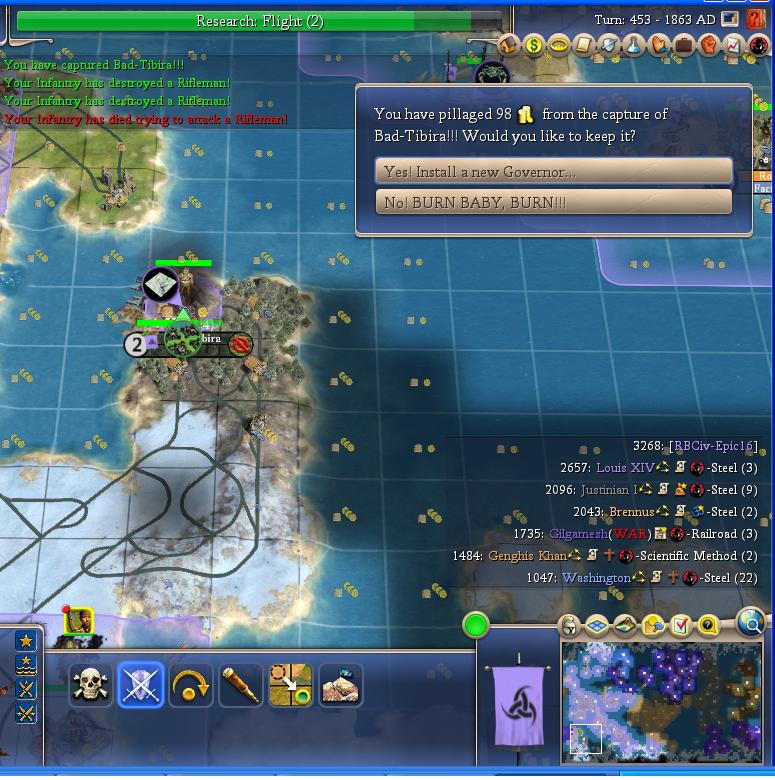Activate the spyglass explore command
Screen dimensions: 775x780
click(240, 685)
